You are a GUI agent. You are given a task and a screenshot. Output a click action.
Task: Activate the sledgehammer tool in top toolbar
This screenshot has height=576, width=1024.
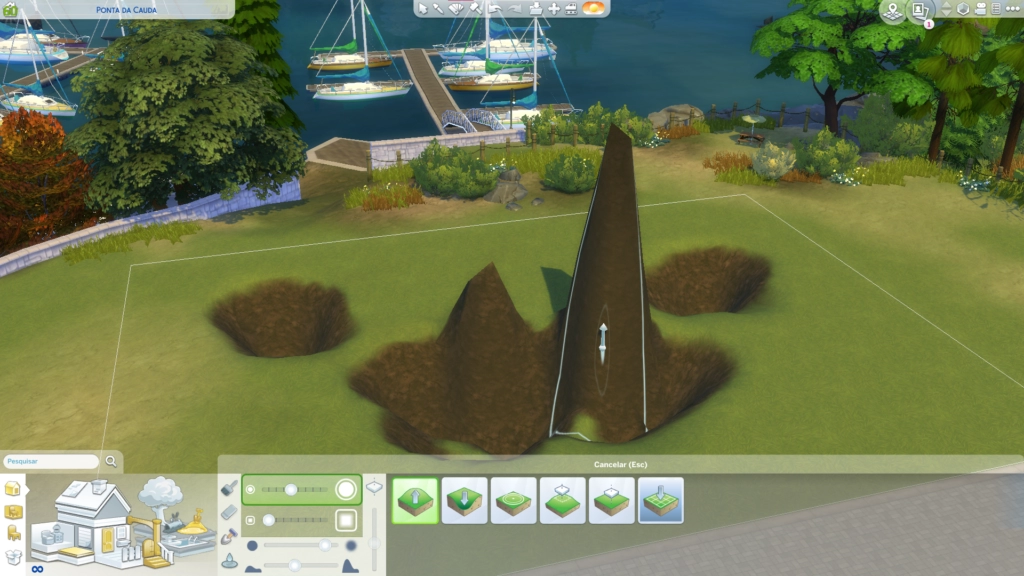tap(475, 8)
